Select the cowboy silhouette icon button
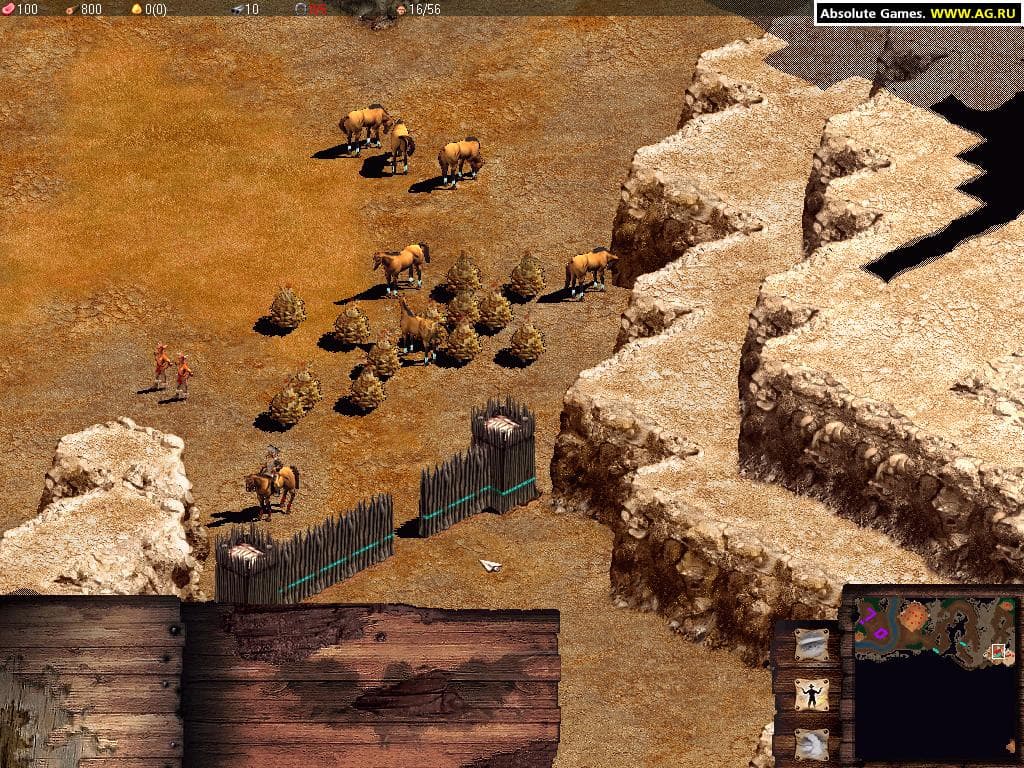The image size is (1024, 768). coord(810,693)
